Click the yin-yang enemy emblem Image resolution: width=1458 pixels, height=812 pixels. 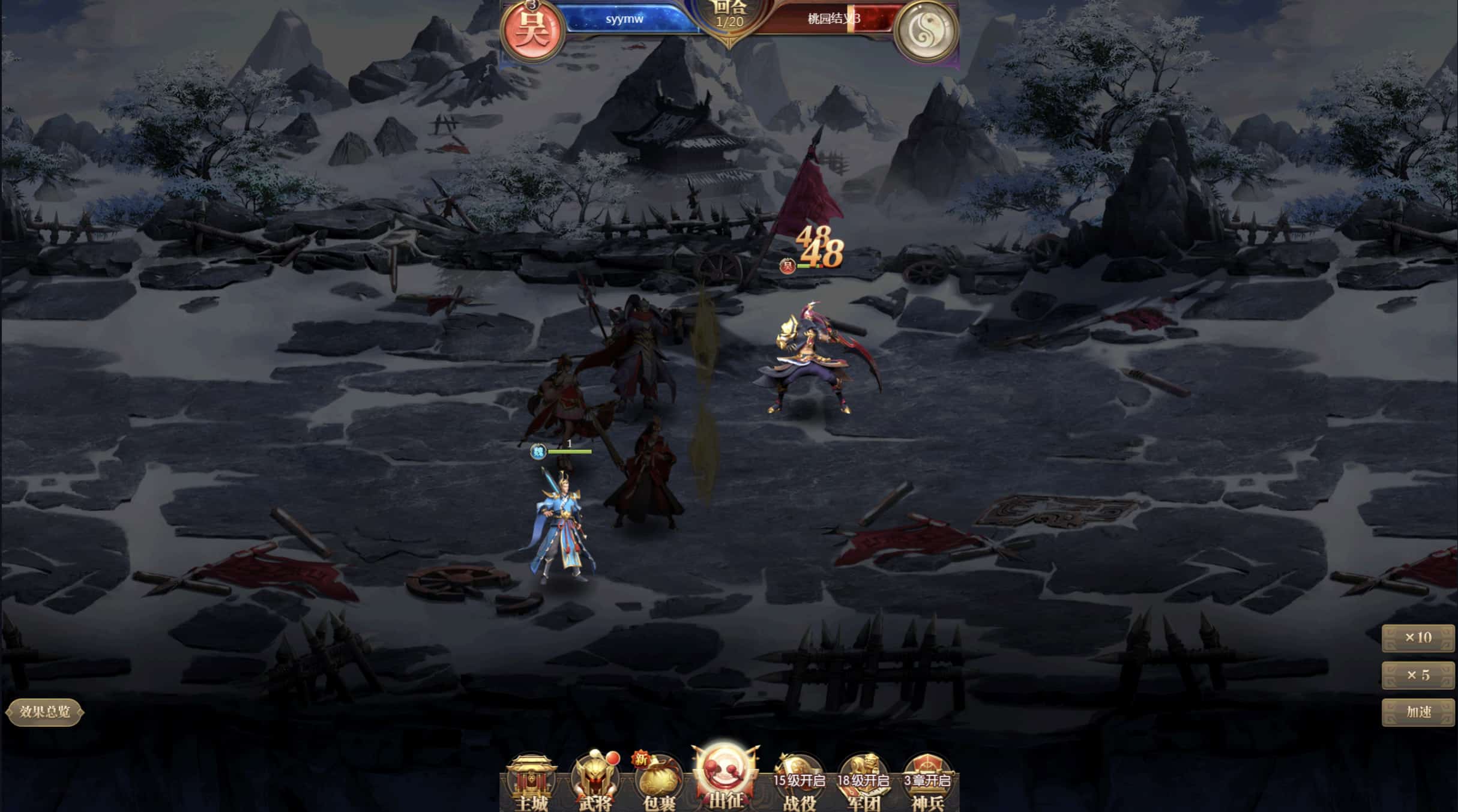point(924,31)
